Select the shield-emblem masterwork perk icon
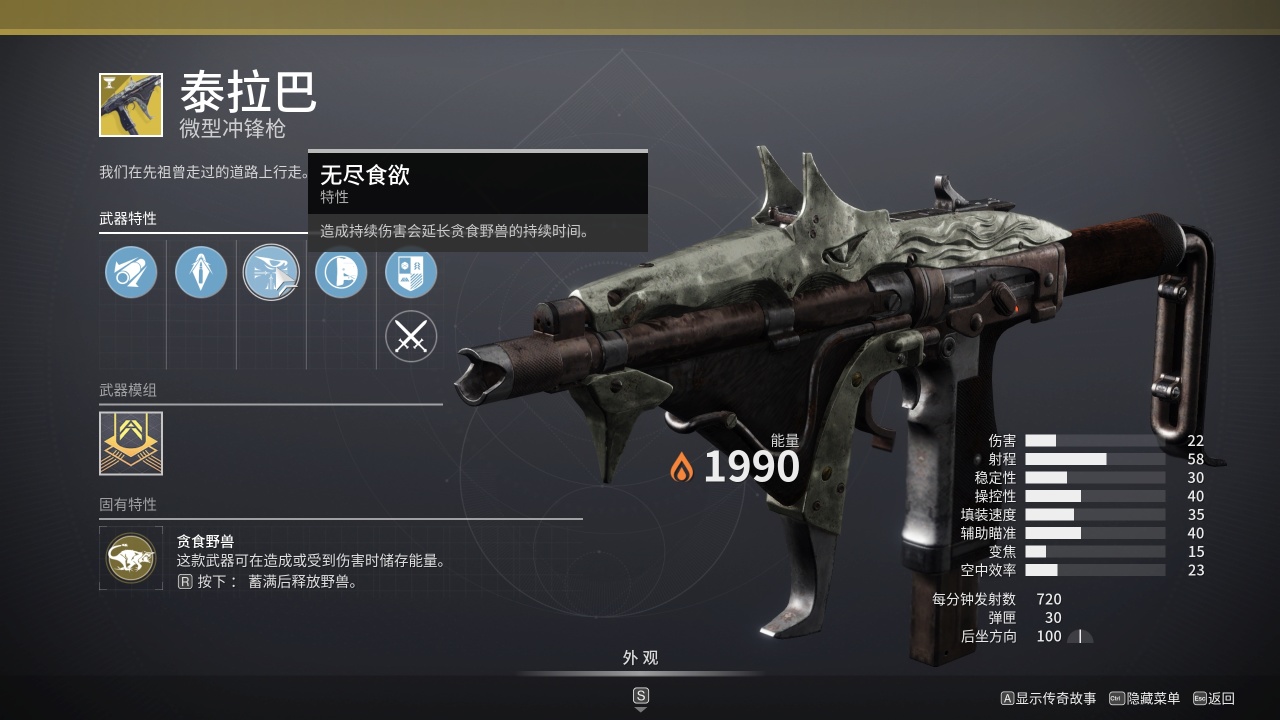 (411, 272)
